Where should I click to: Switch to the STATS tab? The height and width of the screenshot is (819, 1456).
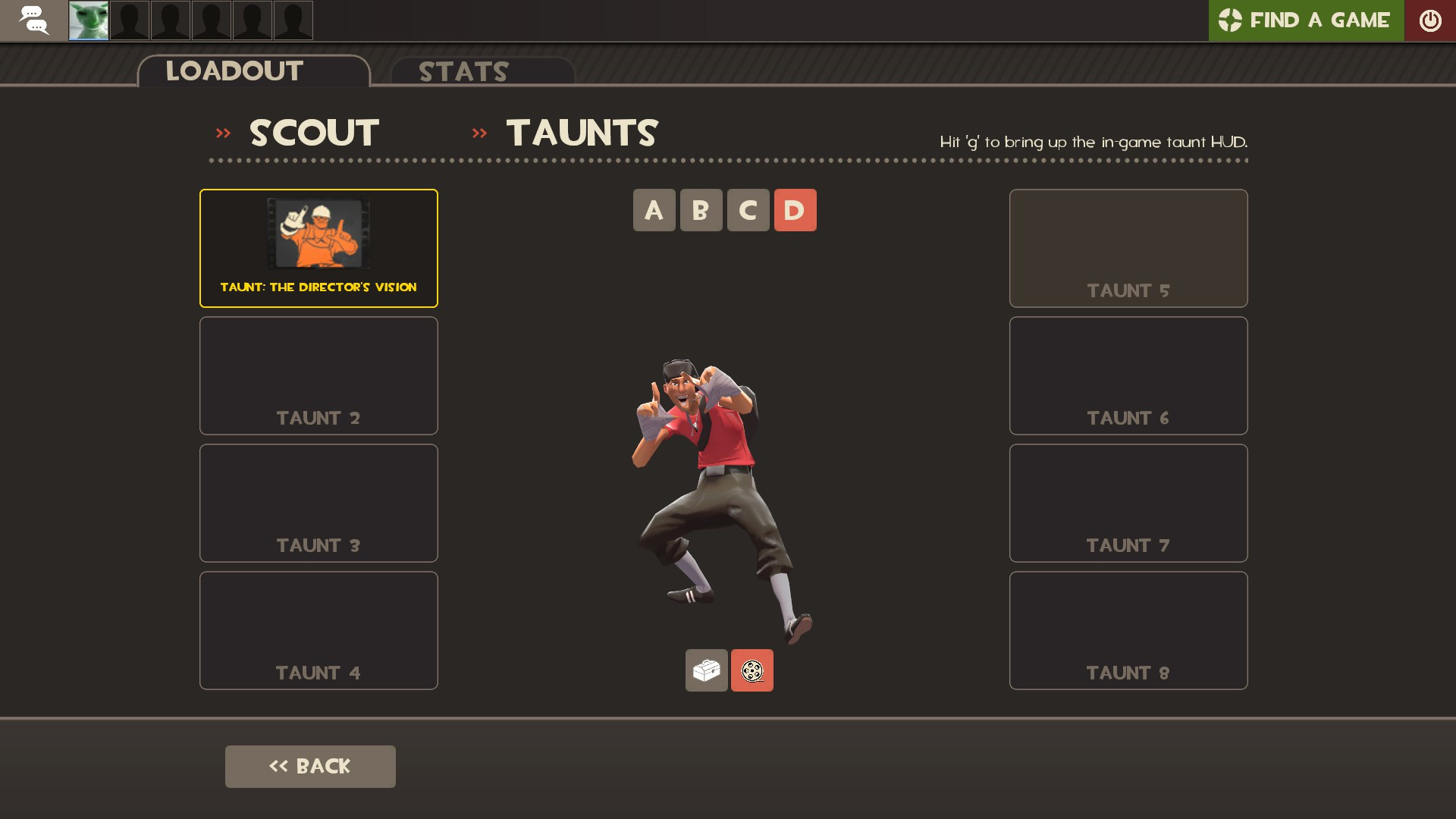tap(463, 72)
